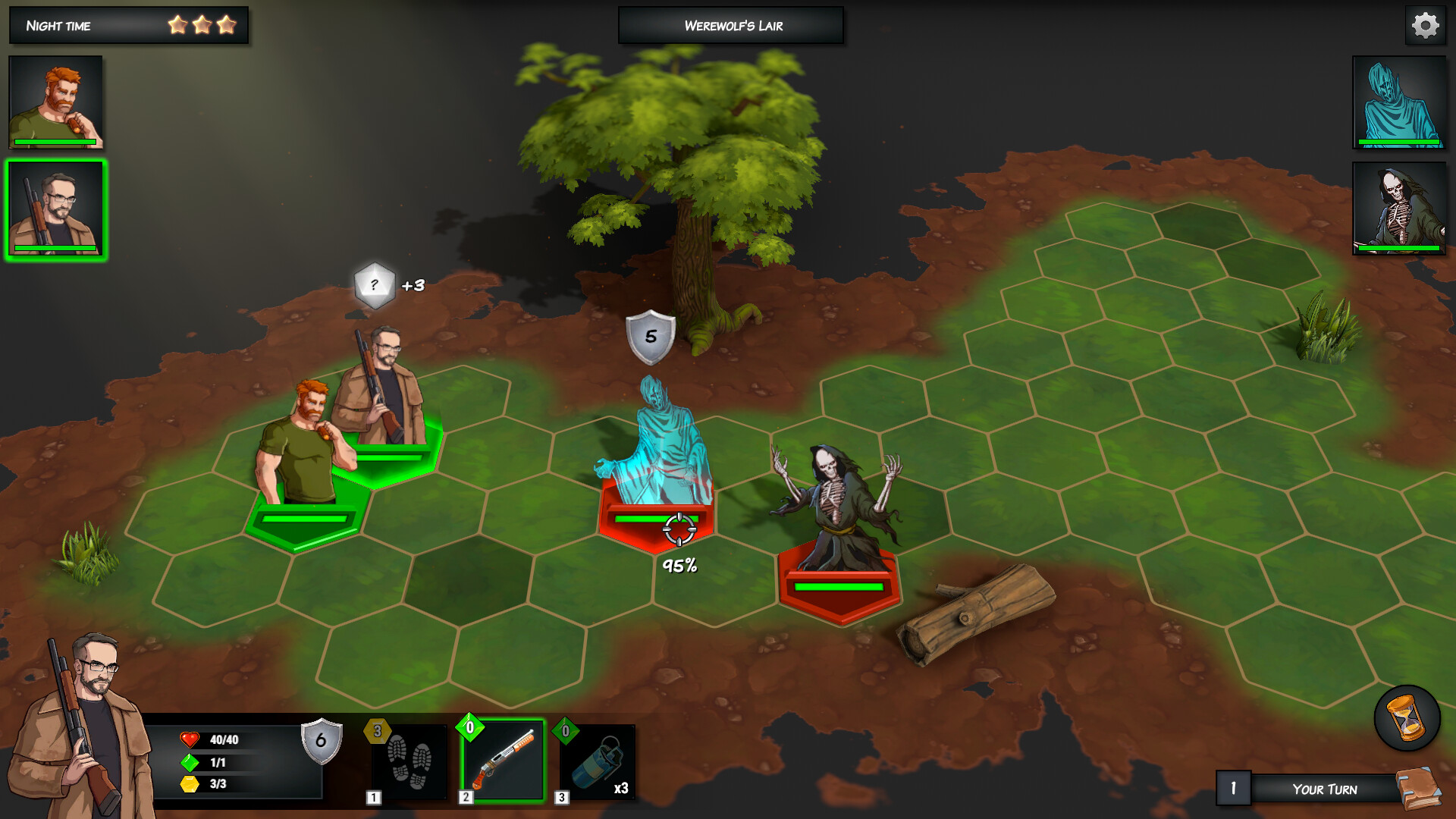Open the settings gear menu
This screenshot has width=1456, height=819.
tap(1425, 24)
